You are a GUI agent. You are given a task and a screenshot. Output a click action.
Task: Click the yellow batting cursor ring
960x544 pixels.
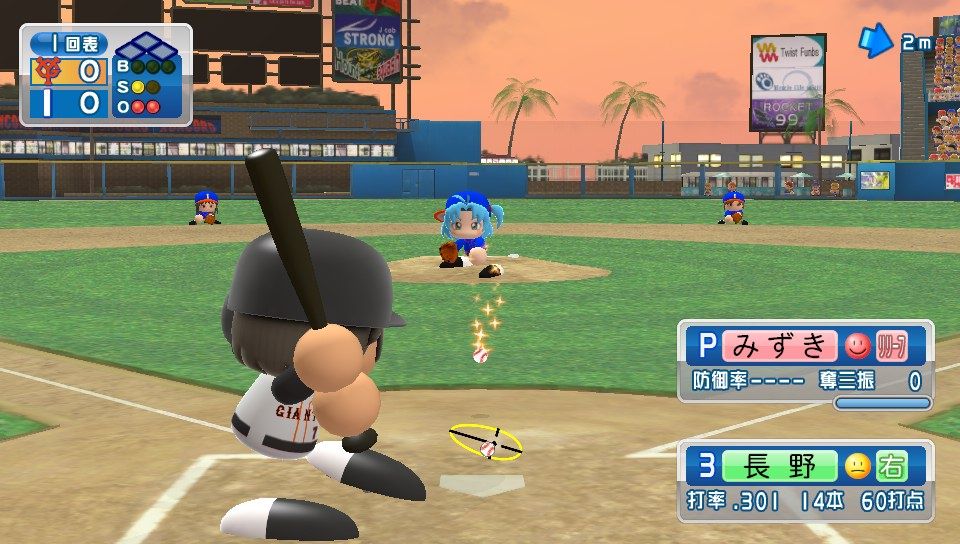(x=486, y=441)
